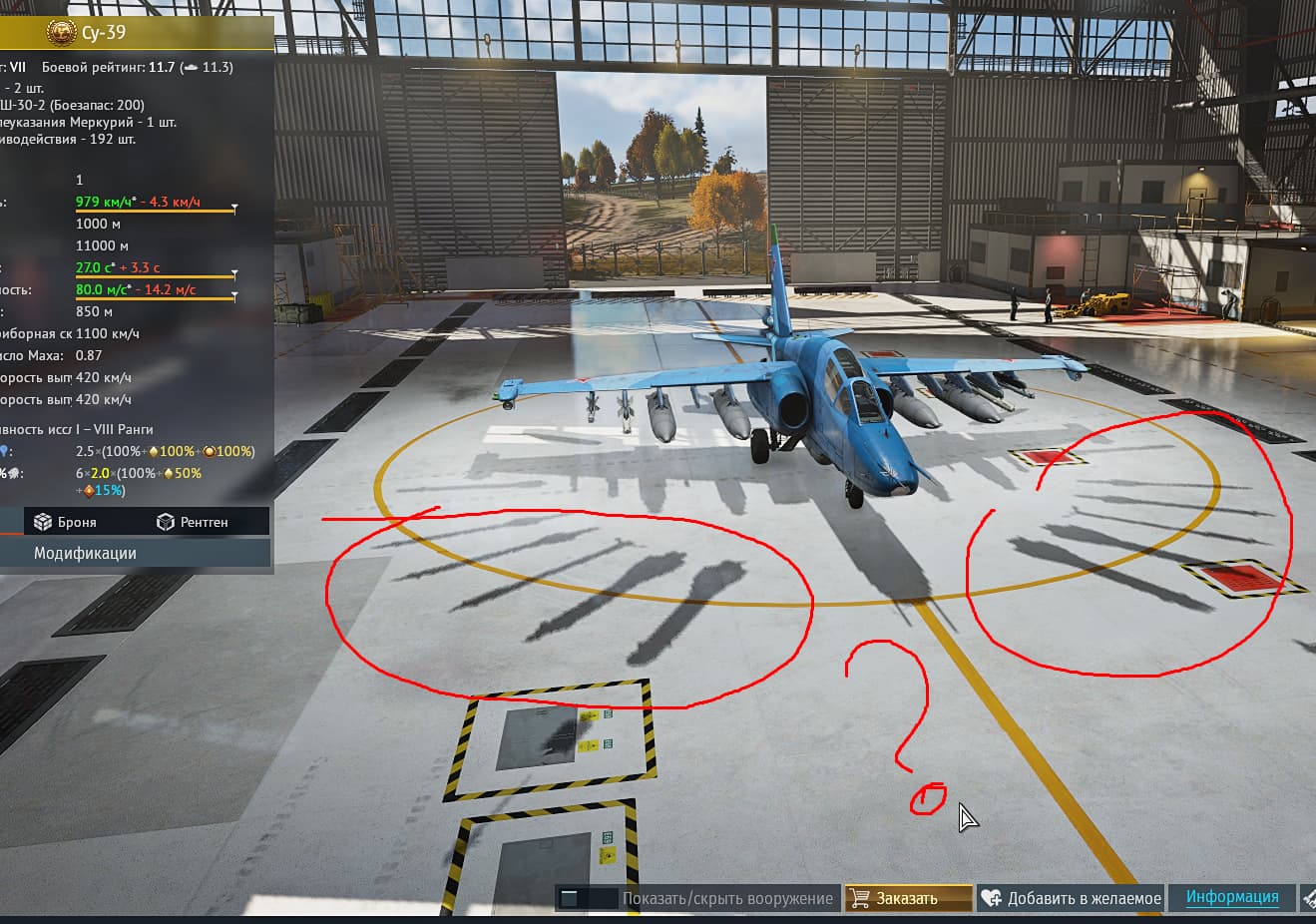Open the Информация link
This screenshot has width=1316, height=924.
point(1232,897)
